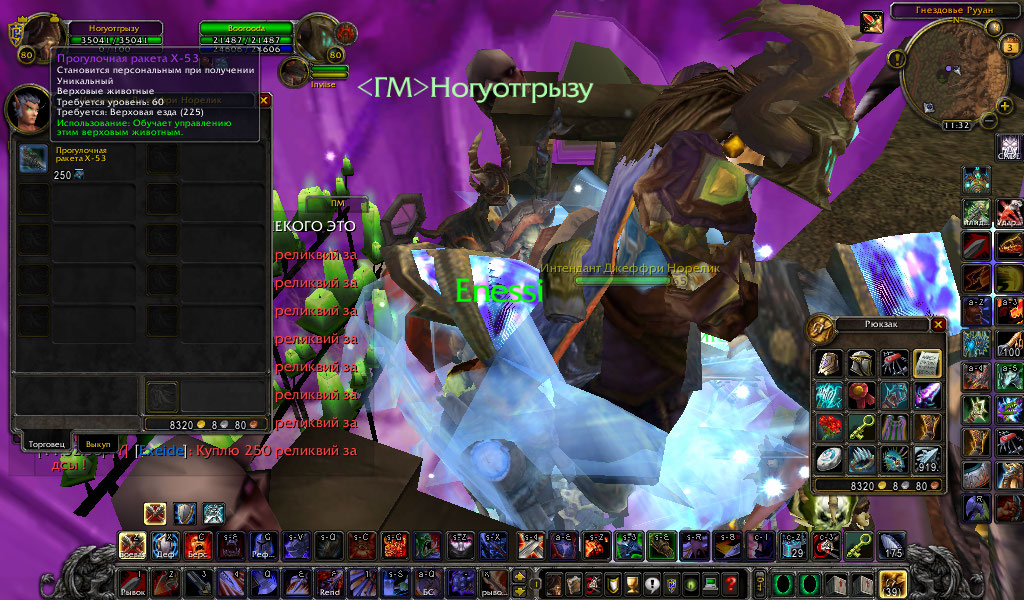Click the silver helmet in the backpack

pos(860,362)
